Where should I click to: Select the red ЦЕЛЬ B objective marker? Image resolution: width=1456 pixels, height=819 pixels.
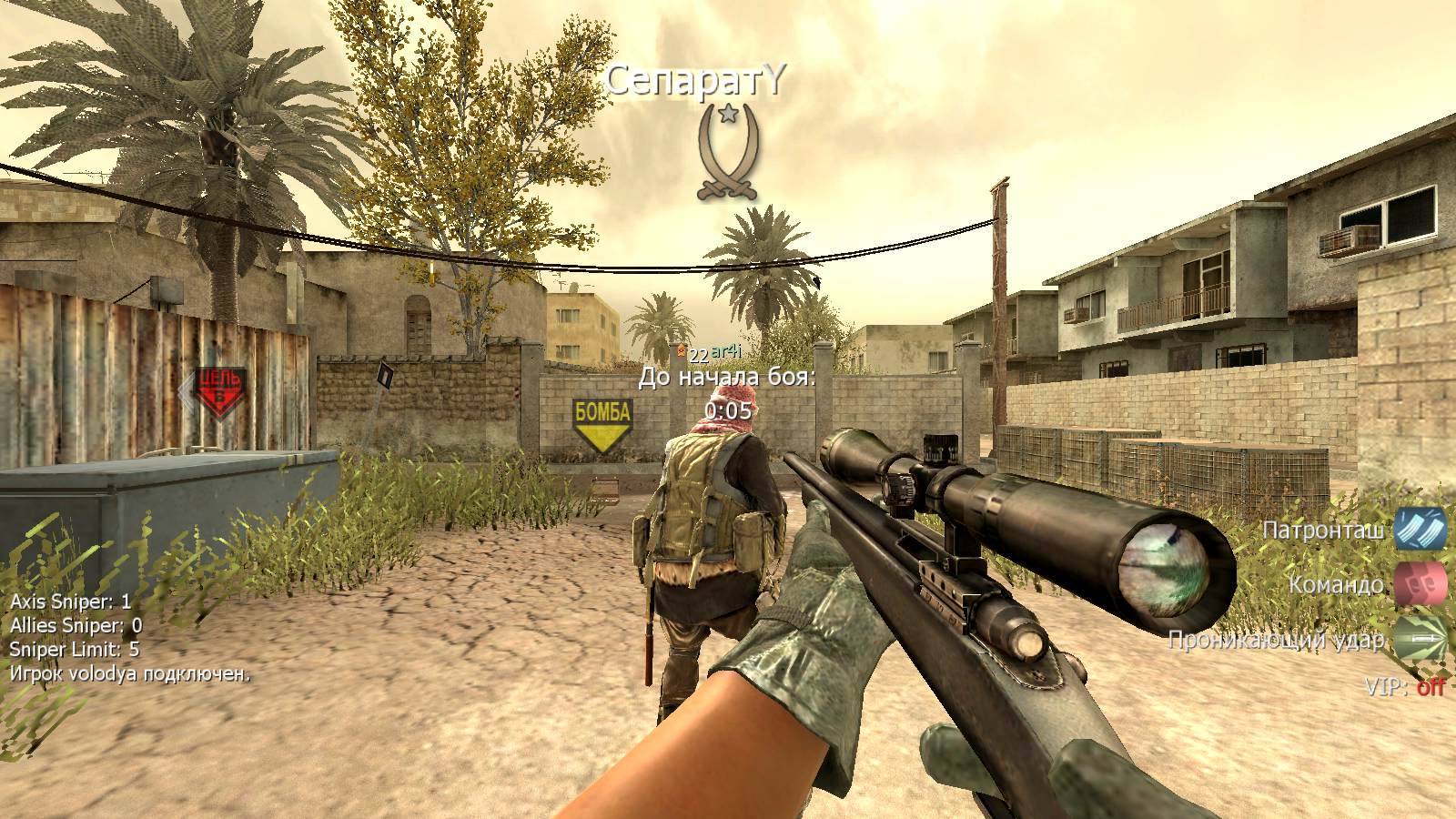(x=220, y=391)
